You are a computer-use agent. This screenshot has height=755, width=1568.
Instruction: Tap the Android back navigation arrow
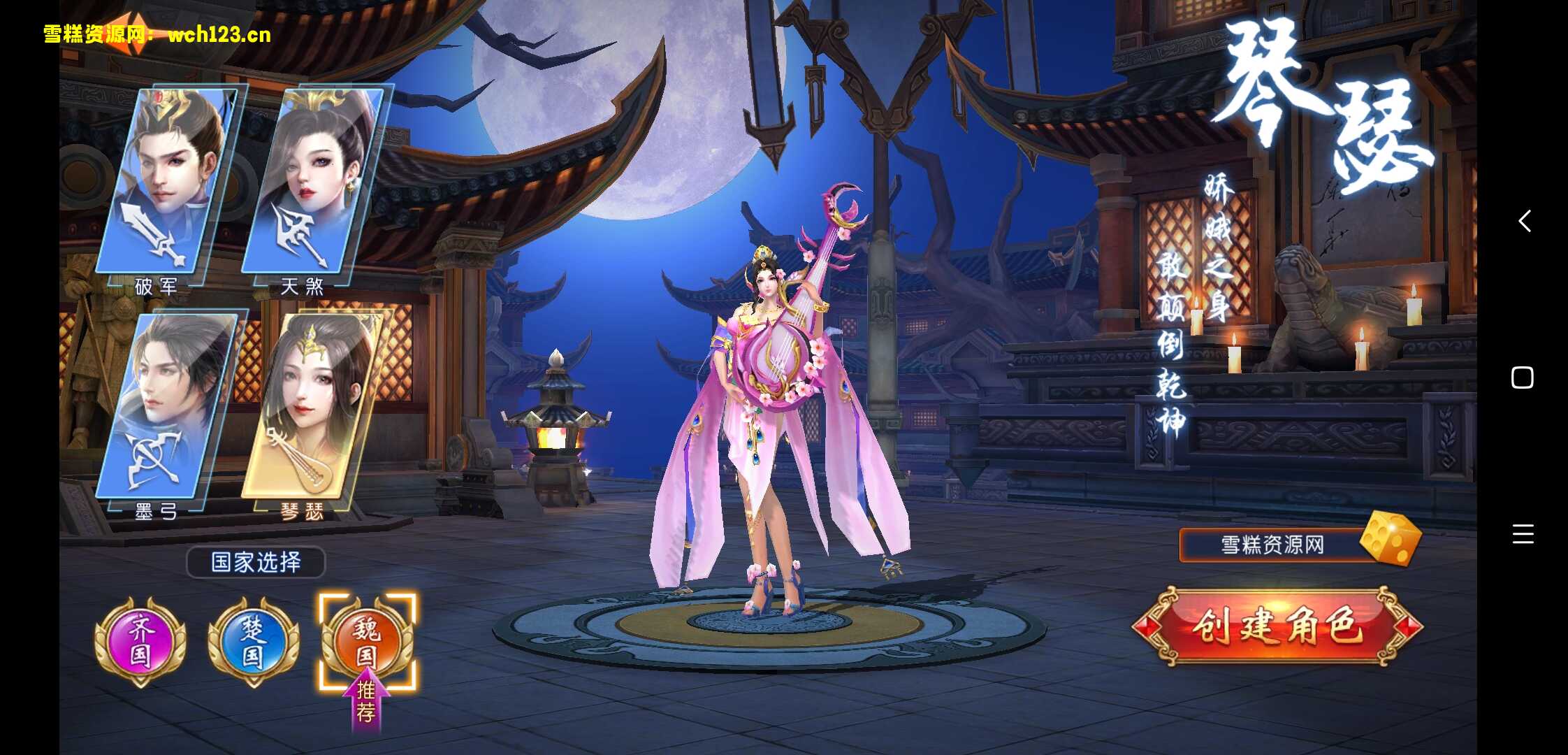[x=1525, y=221]
